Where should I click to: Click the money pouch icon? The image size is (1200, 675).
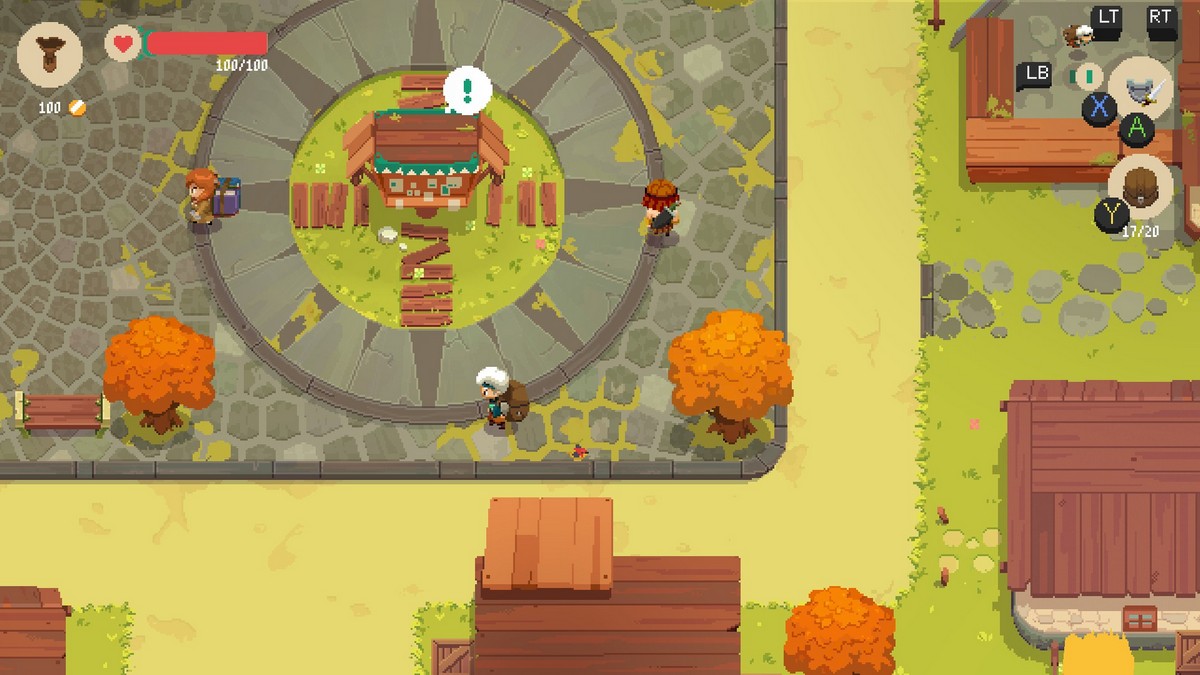[50, 56]
